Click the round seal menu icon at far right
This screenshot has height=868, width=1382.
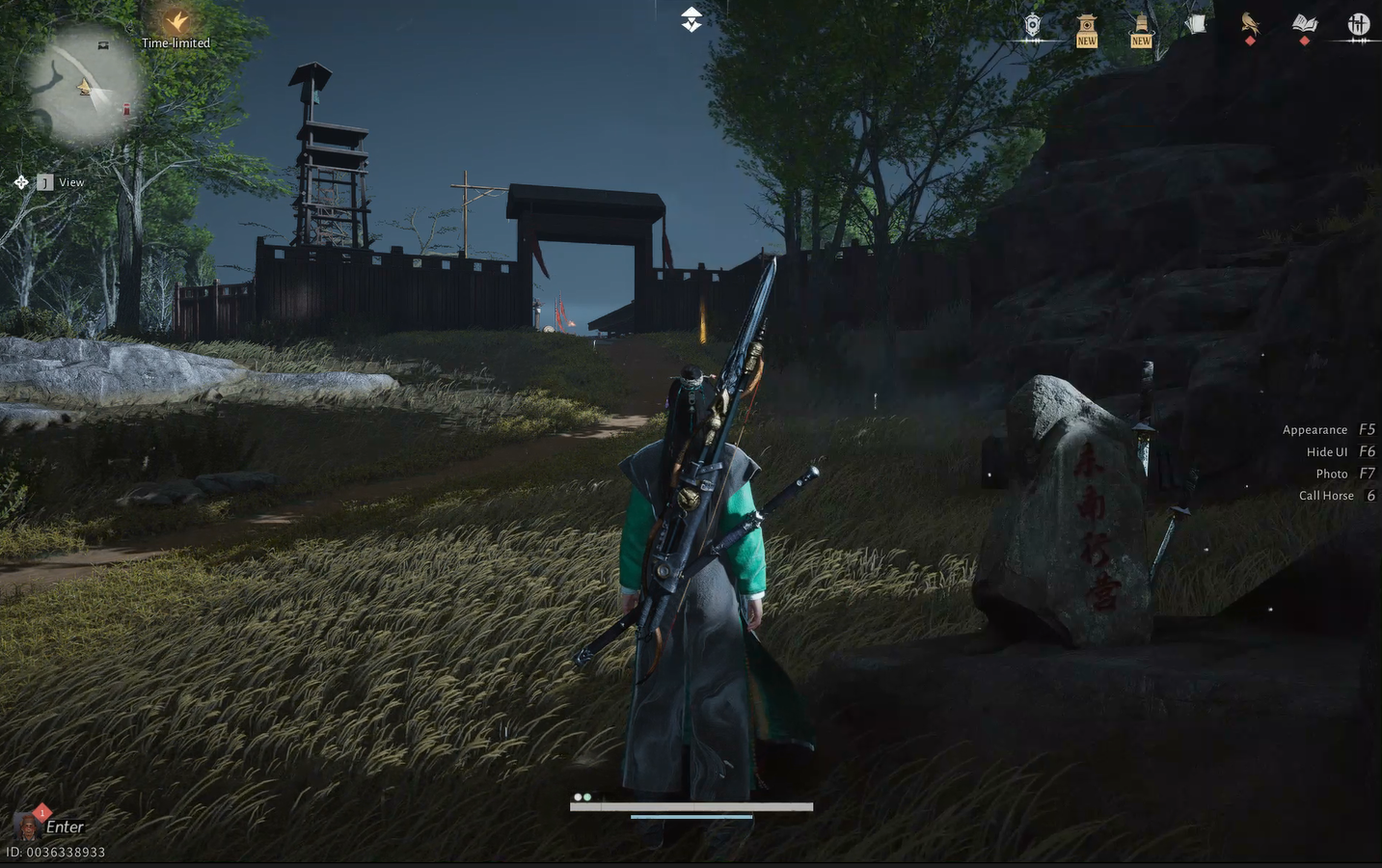click(1360, 24)
